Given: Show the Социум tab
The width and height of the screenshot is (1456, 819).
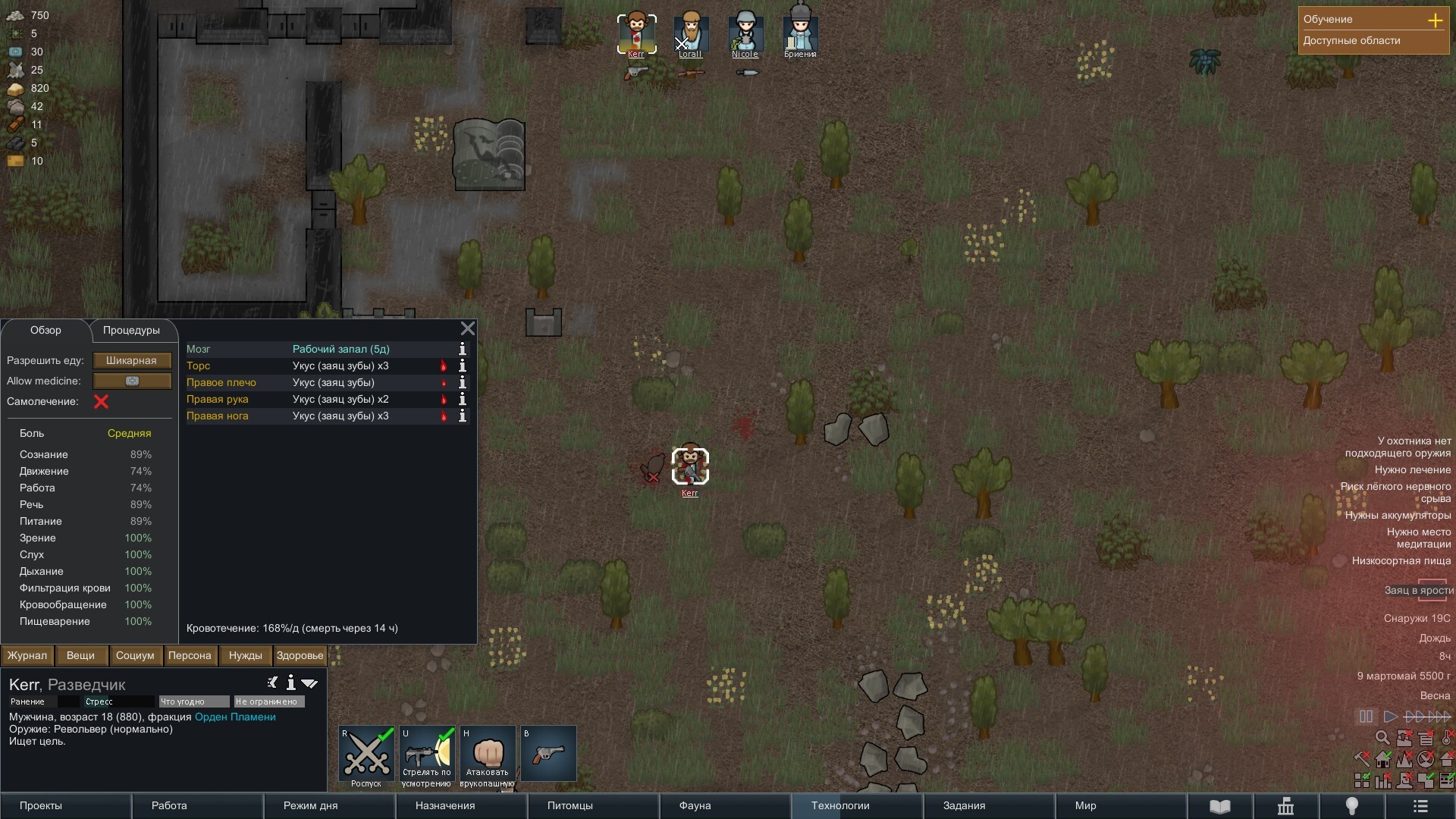Looking at the screenshot, I should (x=135, y=656).
